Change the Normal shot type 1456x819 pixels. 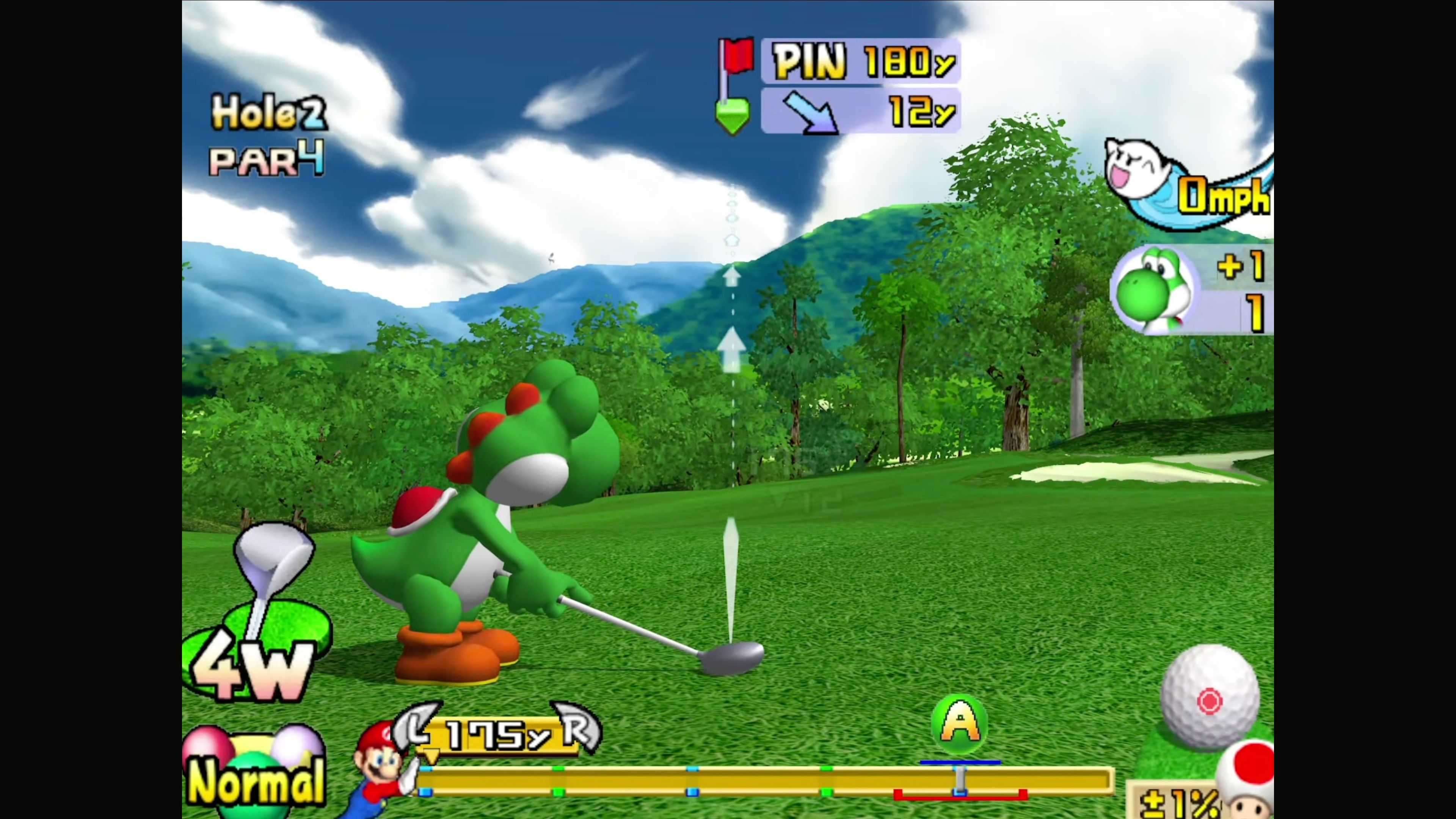(256, 777)
